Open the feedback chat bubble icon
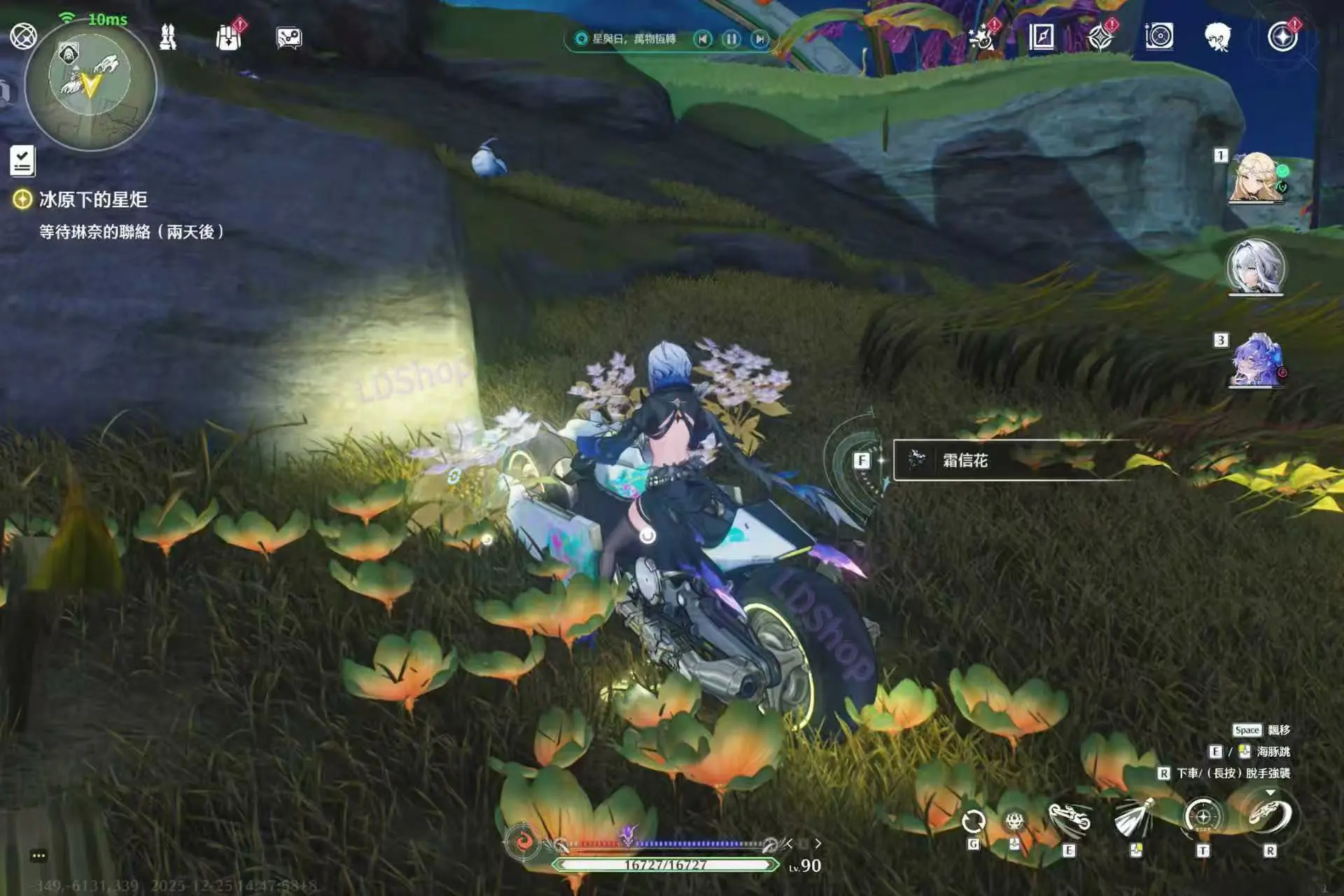This screenshot has height=896, width=1344. [289, 38]
